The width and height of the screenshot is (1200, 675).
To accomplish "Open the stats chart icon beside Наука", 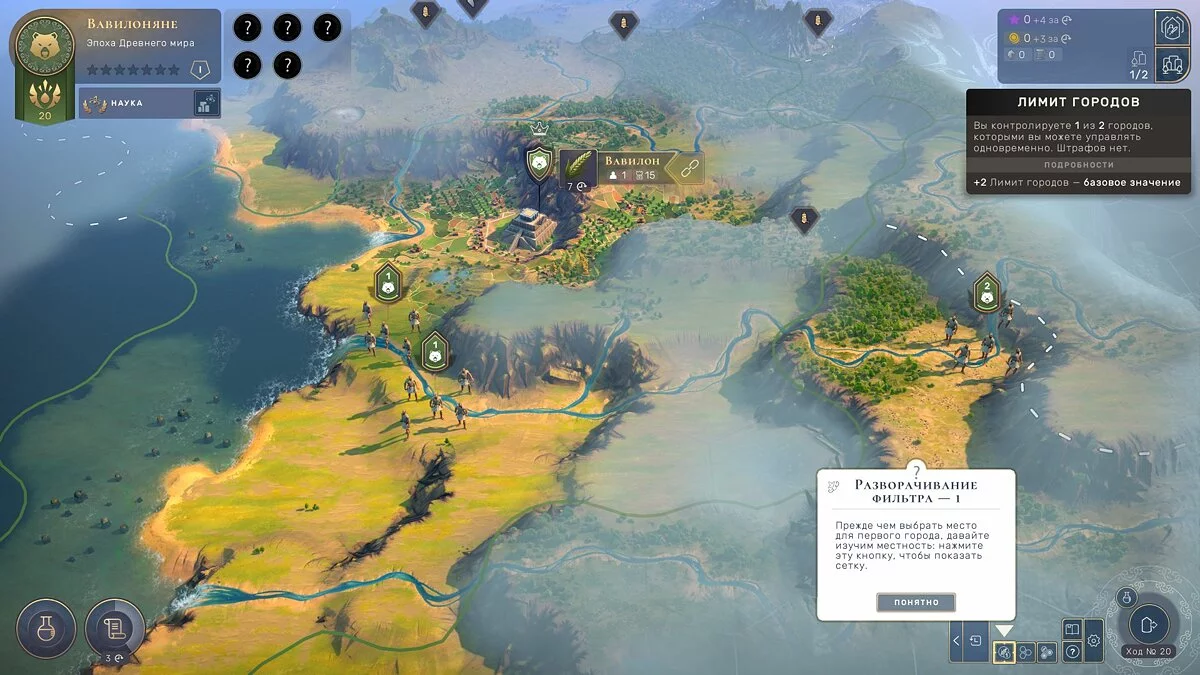I will point(205,103).
